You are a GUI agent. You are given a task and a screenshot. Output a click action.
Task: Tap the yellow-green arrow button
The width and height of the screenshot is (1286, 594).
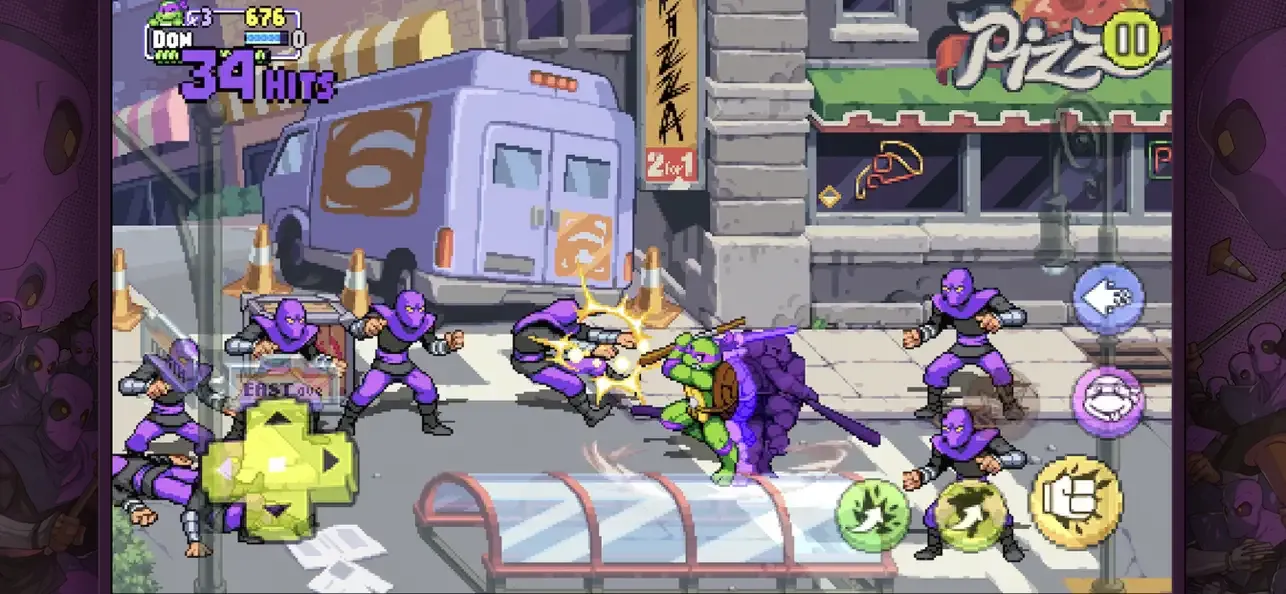[x=971, y=515]
